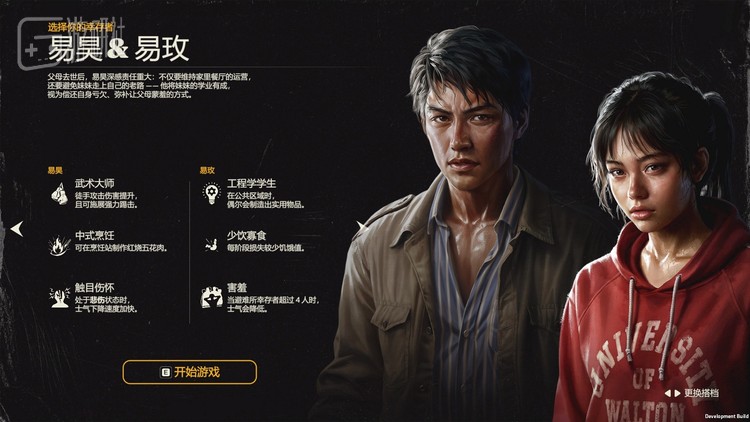Image resolution: width=750 pixels, height=422 pixels.
Task: Select the 武术大师 fist trait icon
Action: 58,194
